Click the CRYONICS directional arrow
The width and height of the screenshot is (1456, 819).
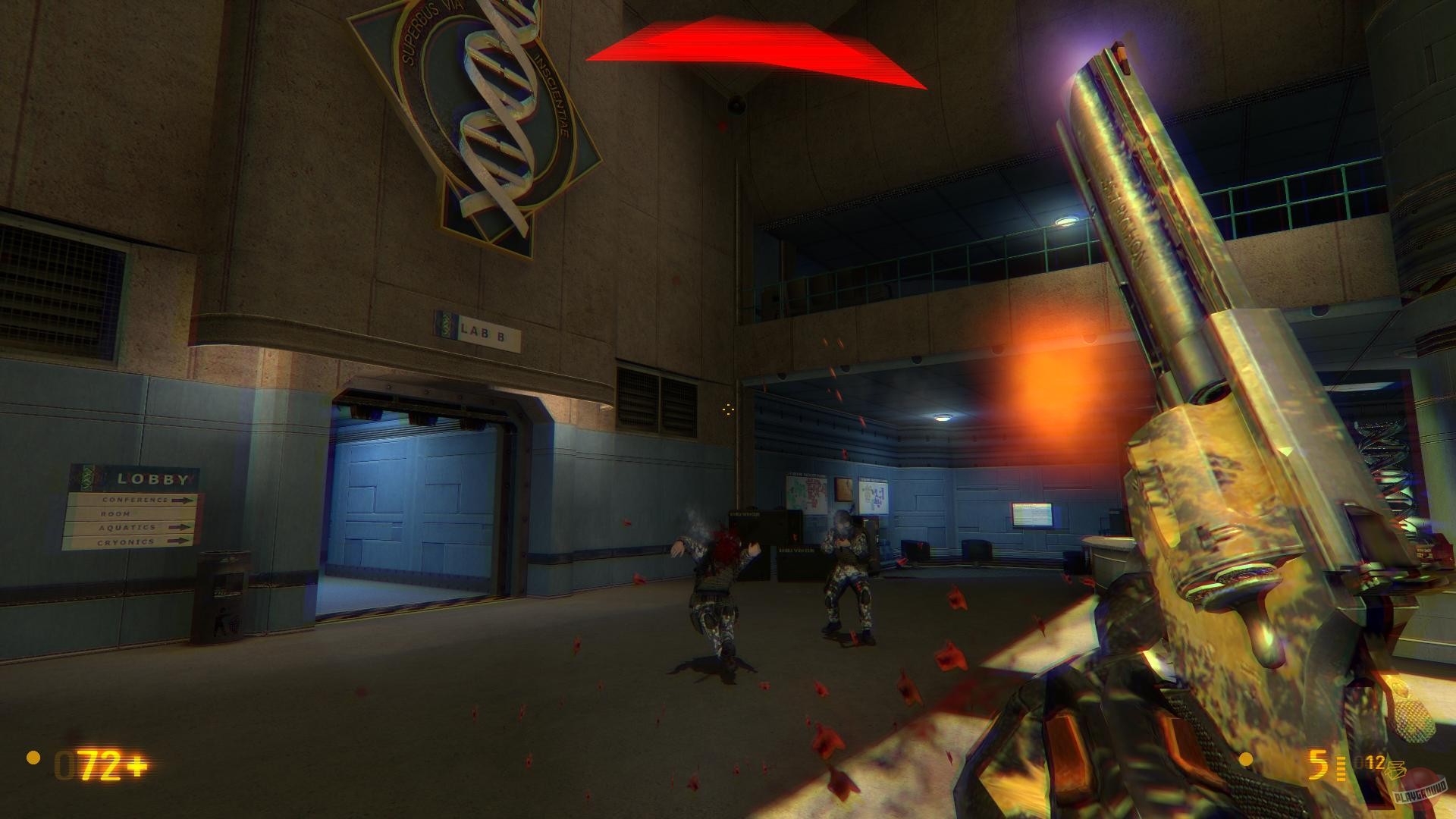179,541
